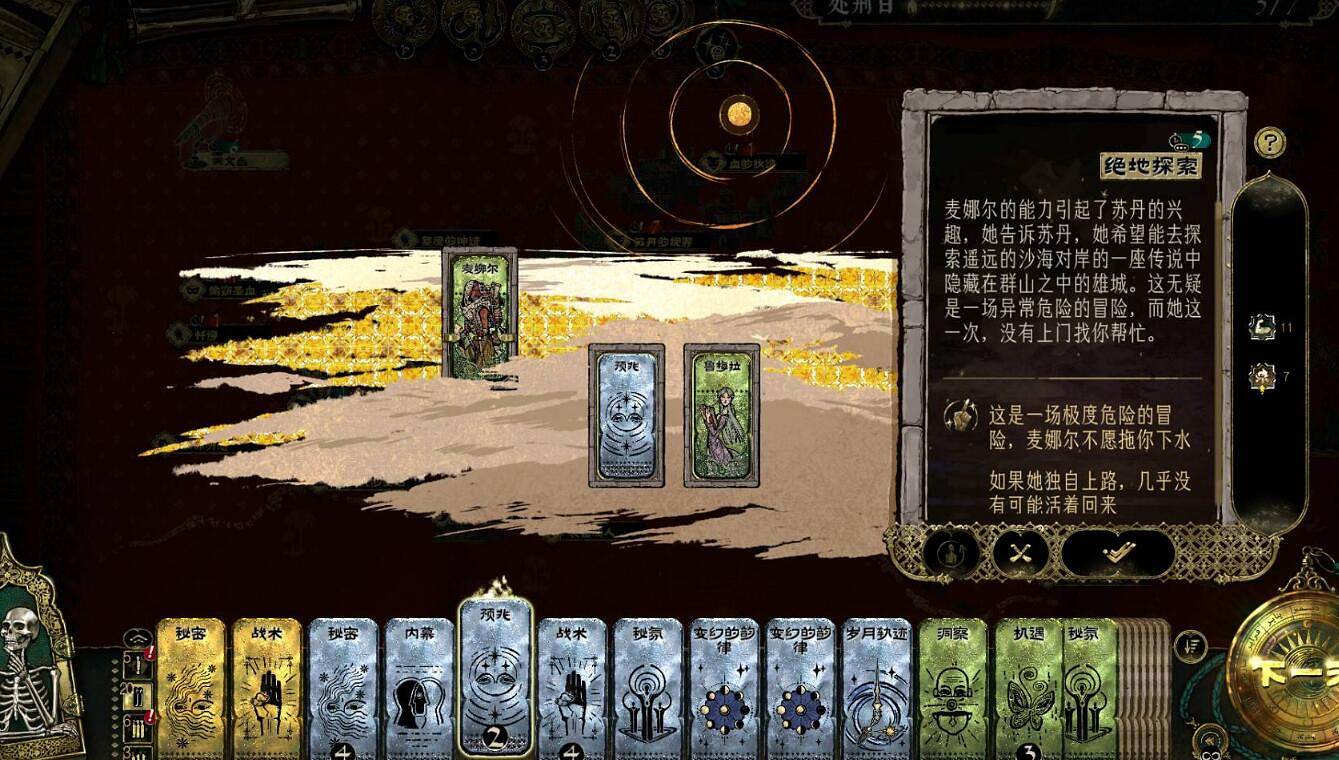This screenshot has height=760, width=1339.
Task: Select the 洞察 card with value 3
Action: pyautogui.click(x=953, y=690)
